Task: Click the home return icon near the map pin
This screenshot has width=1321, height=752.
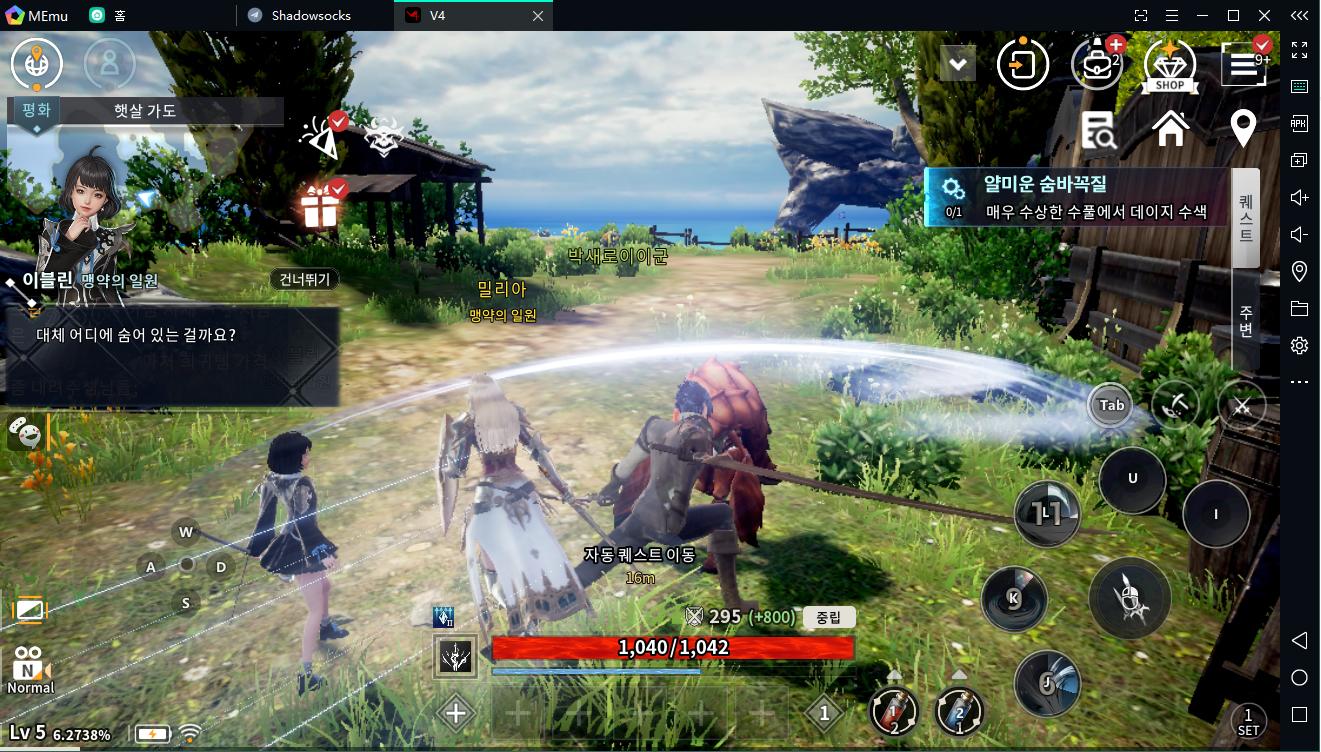Action: (1172, 129)
